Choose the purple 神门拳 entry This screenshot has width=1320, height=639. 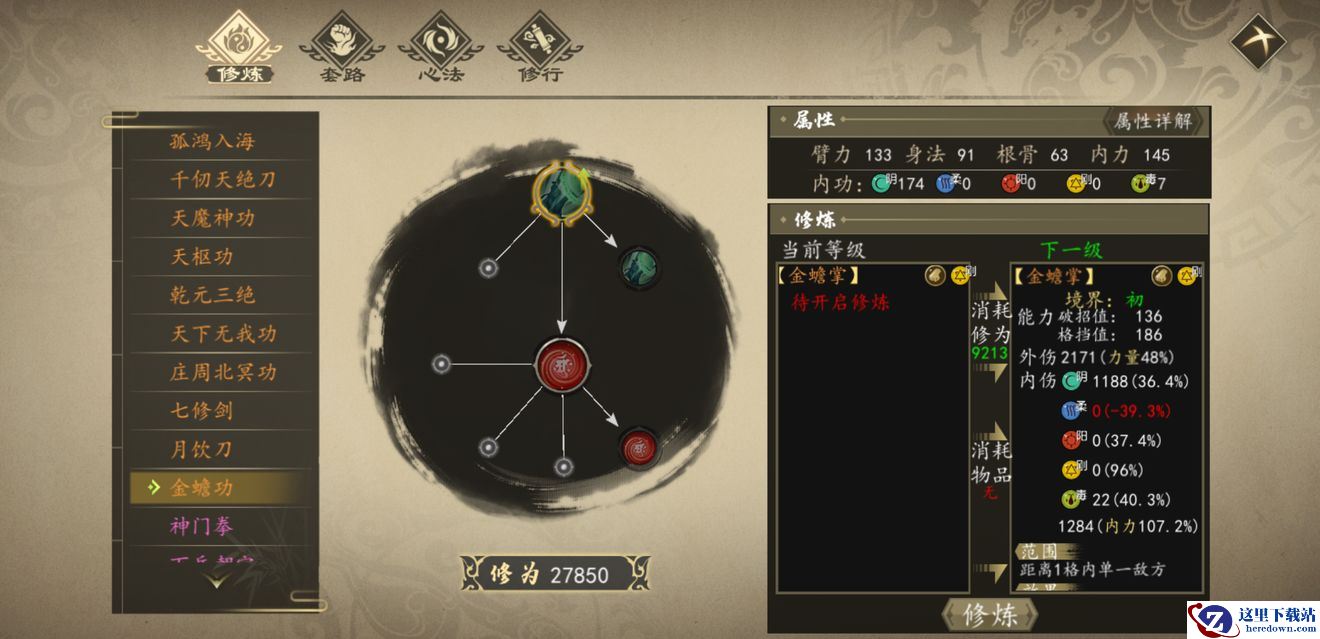coord(202,526)
